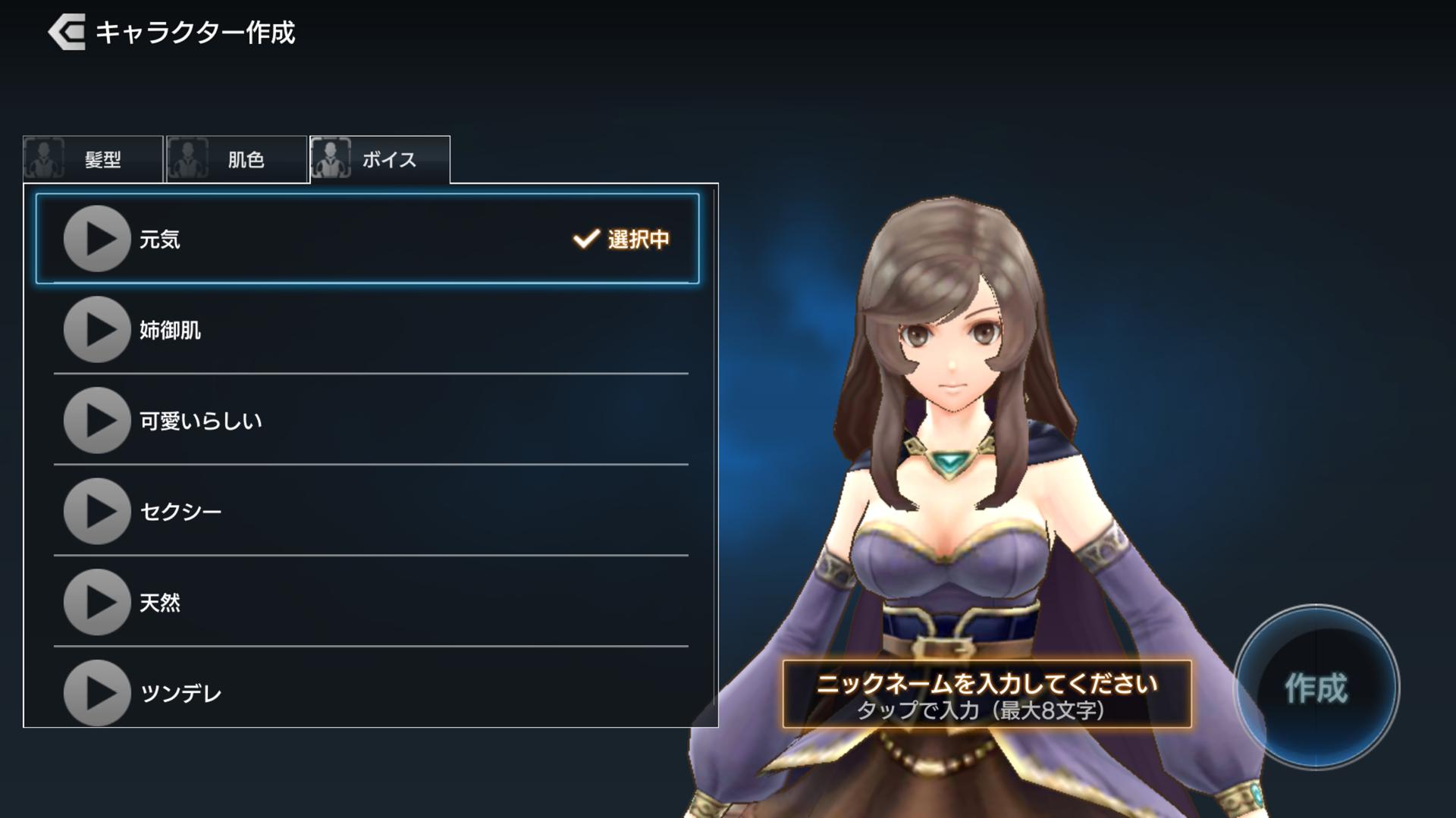Create the character with 作成 button
The height and width of the screenshot is (818, 1456).
click(1316, 688)
